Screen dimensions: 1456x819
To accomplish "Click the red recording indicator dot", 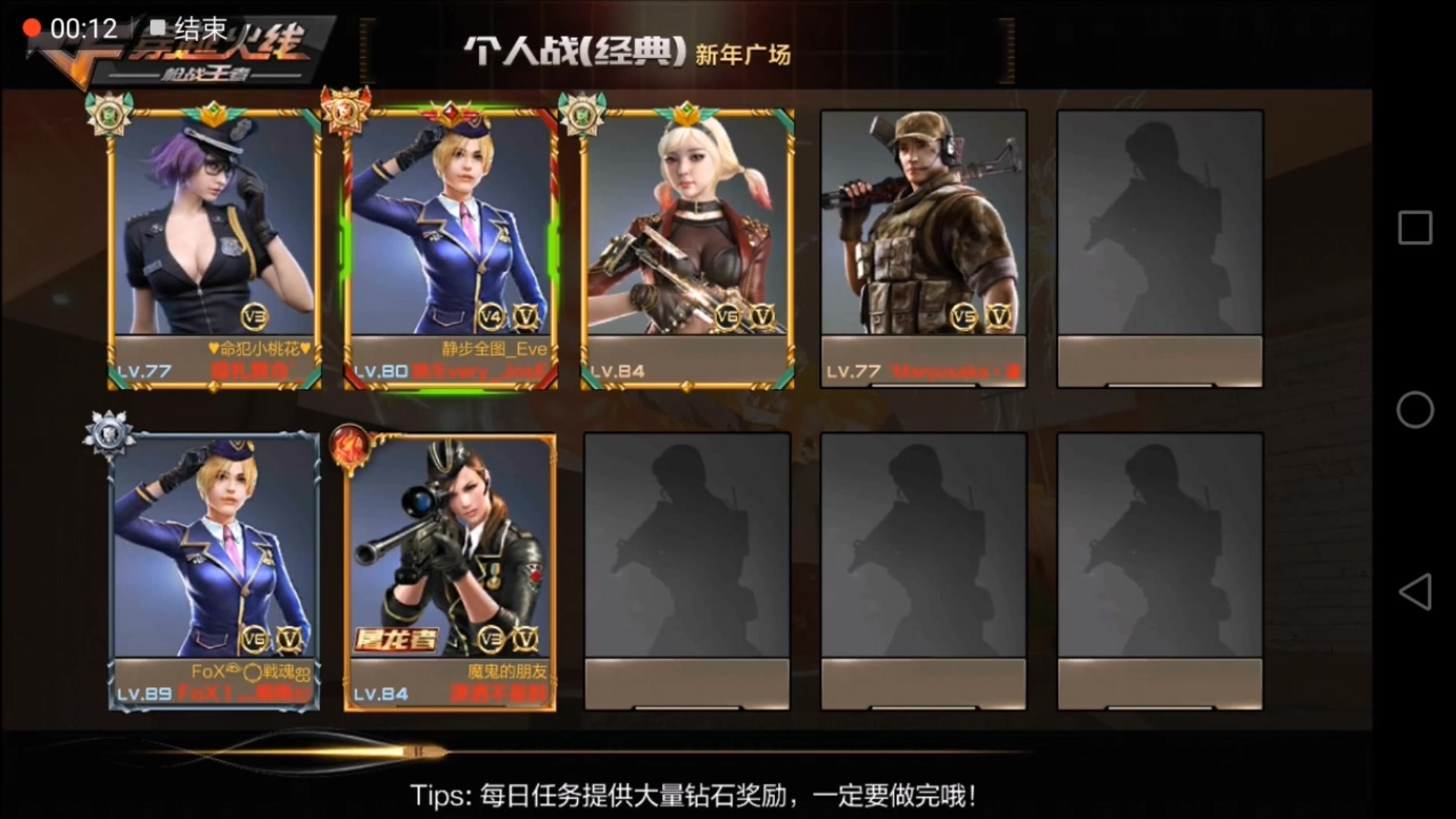I will click(32, 27).
